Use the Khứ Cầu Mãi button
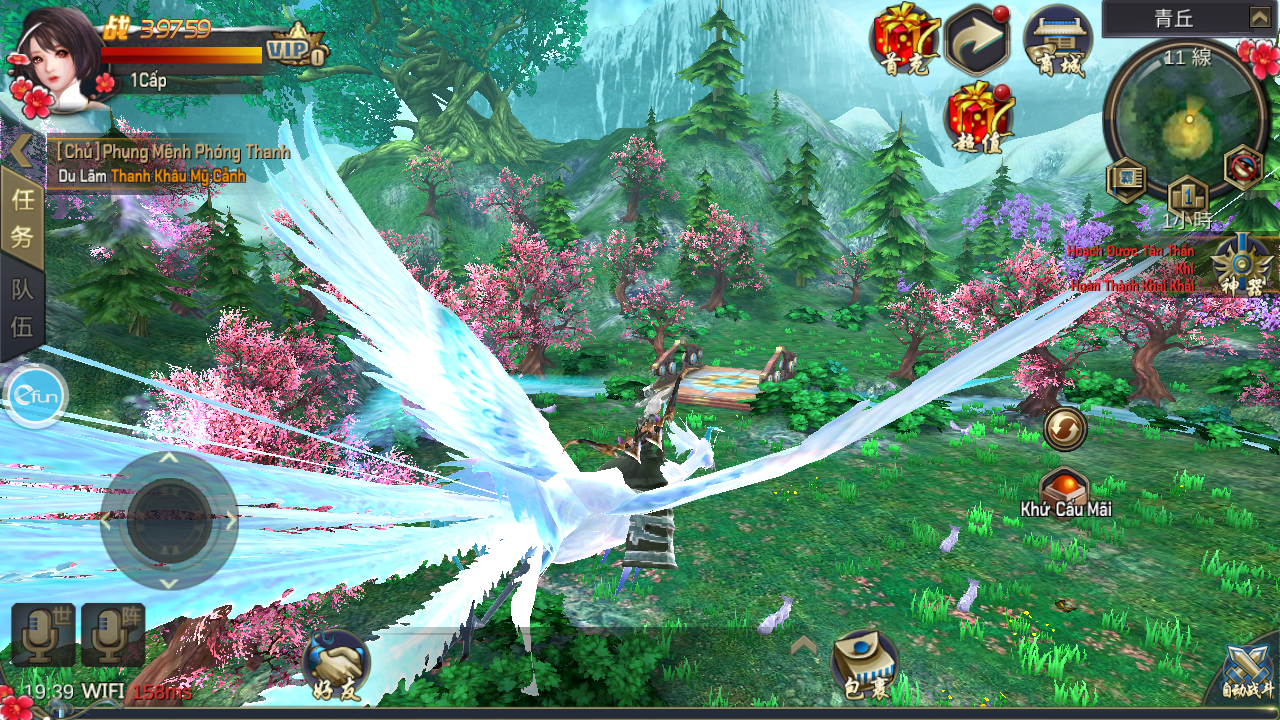Viewport: 1280px width, 720px height. (1065, 492)
